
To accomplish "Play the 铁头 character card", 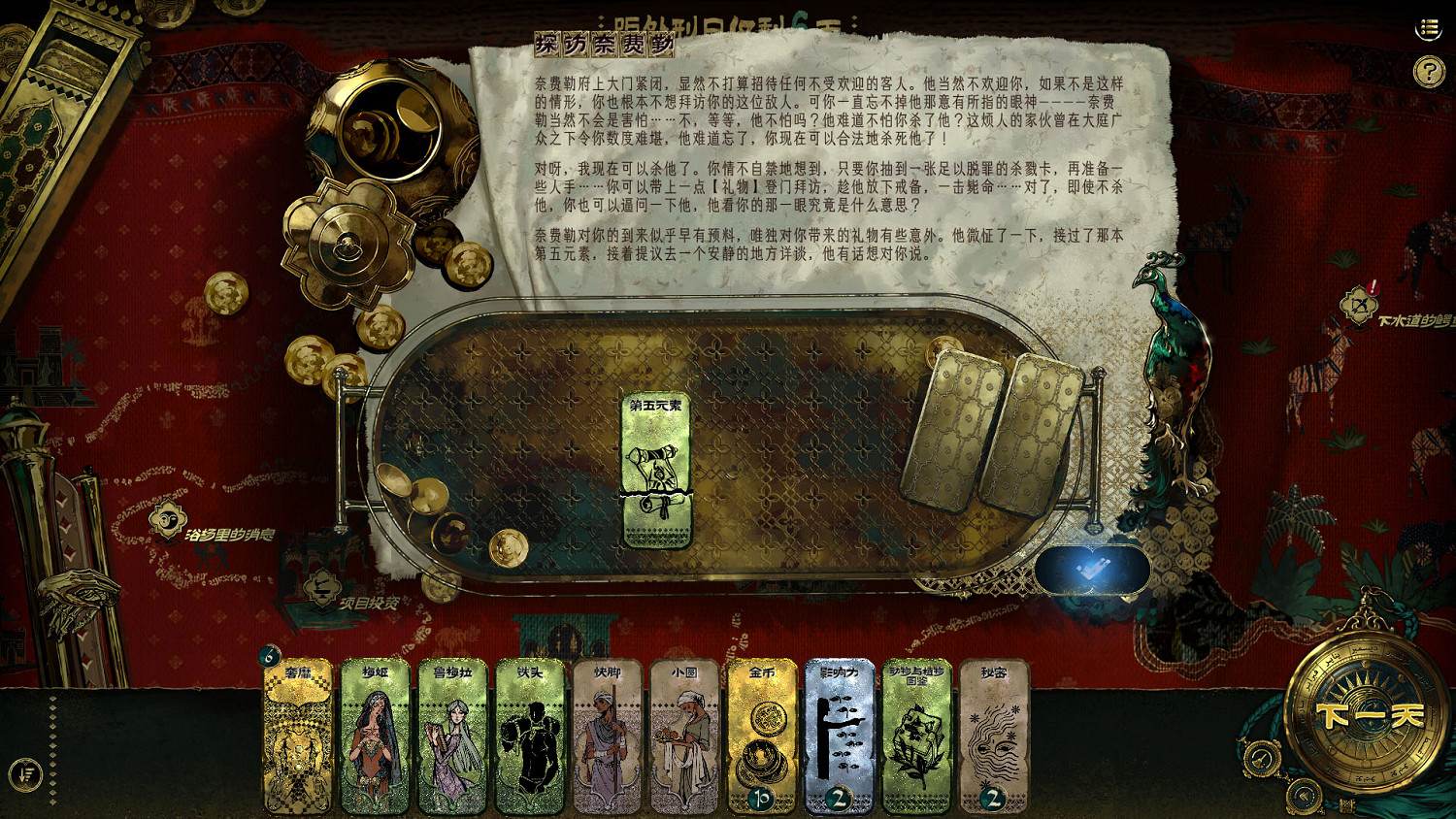I will pos(531,737).
